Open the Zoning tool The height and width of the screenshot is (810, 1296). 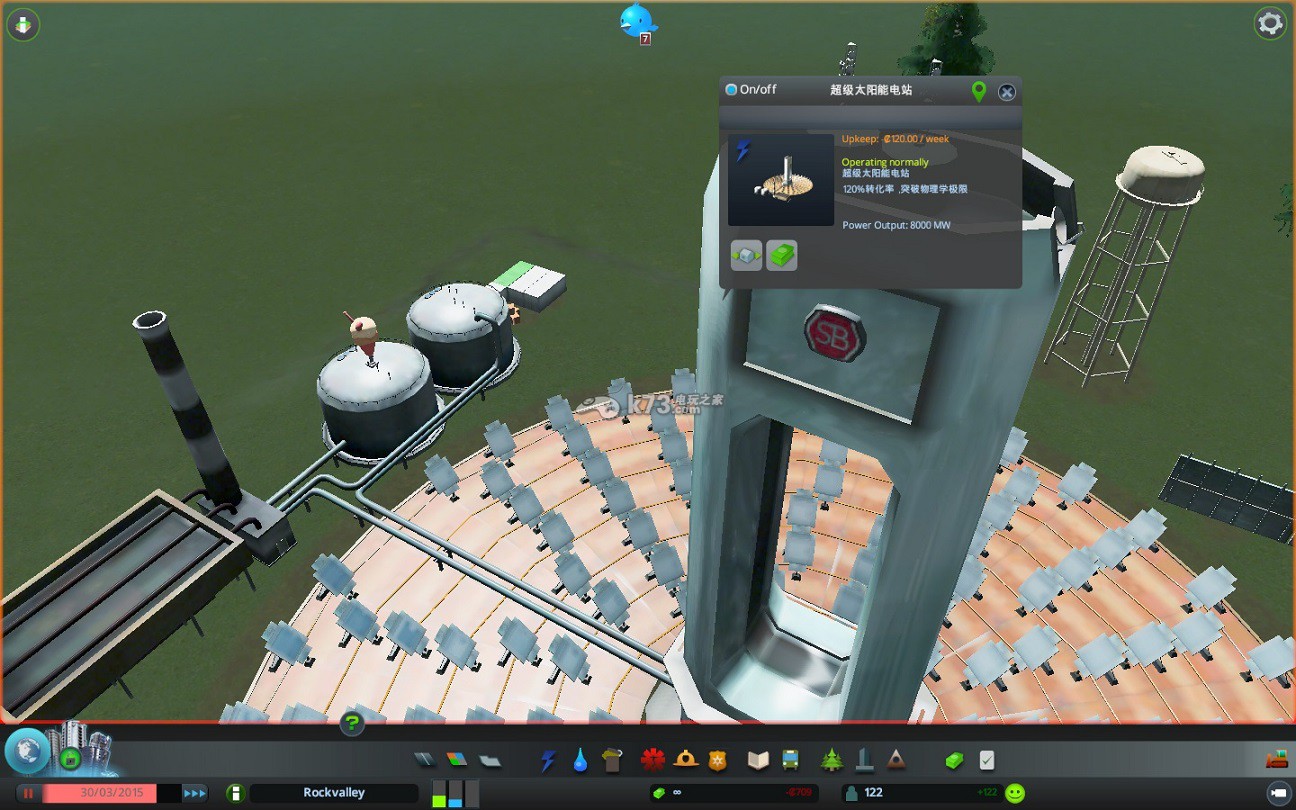457,760
